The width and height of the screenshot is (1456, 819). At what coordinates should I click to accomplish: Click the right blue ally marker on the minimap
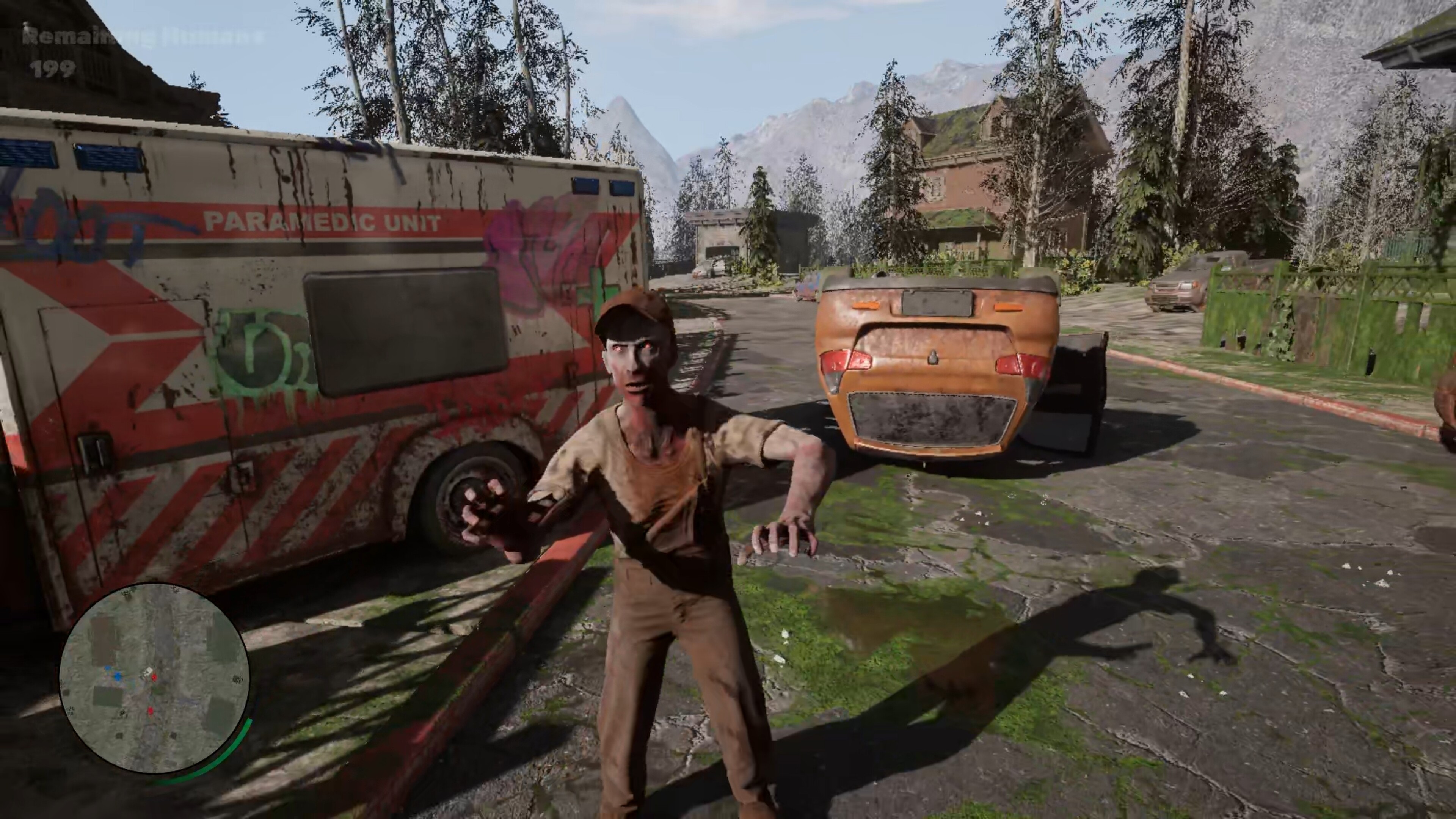[118, 677]
